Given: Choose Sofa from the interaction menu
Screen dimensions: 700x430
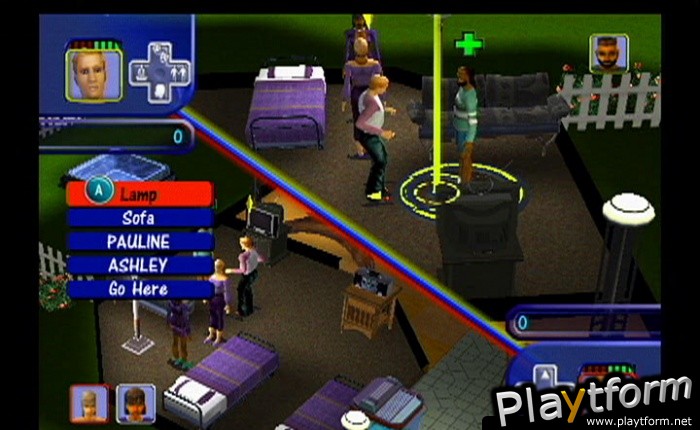Looking at the screenshot, I should point(139,217).
